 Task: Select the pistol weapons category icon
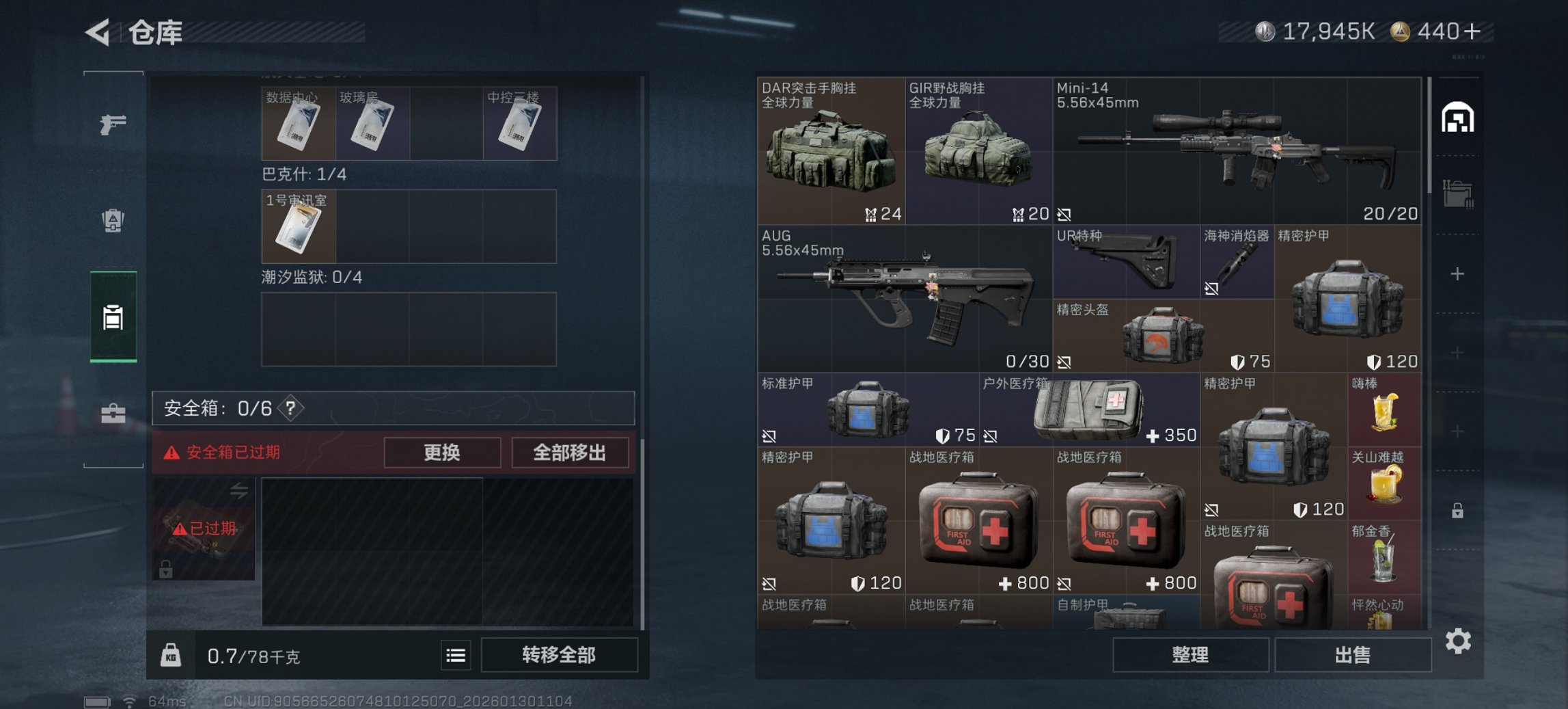pos(113,126)
